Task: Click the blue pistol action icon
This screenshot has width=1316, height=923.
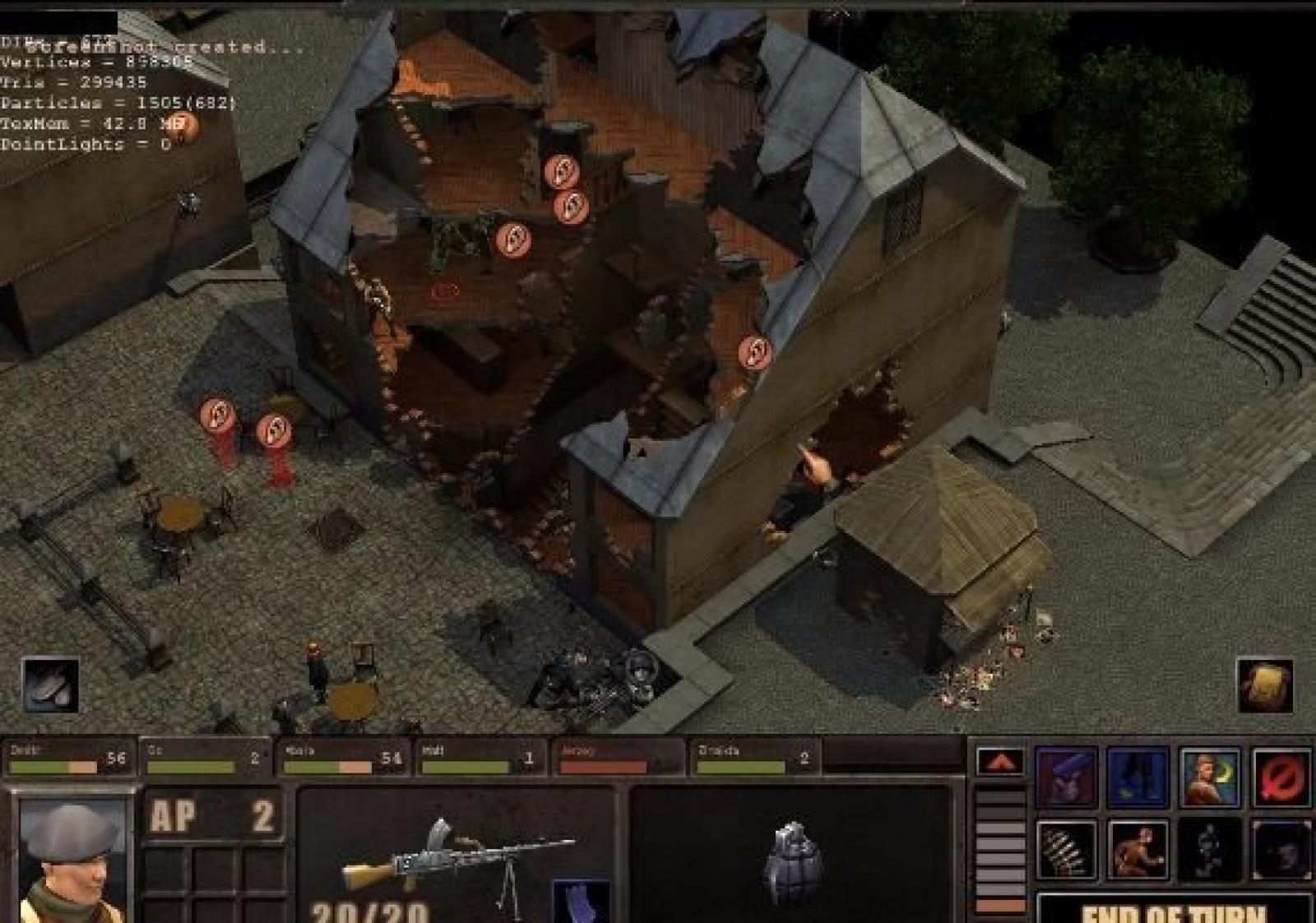Action: (1066, 777)
